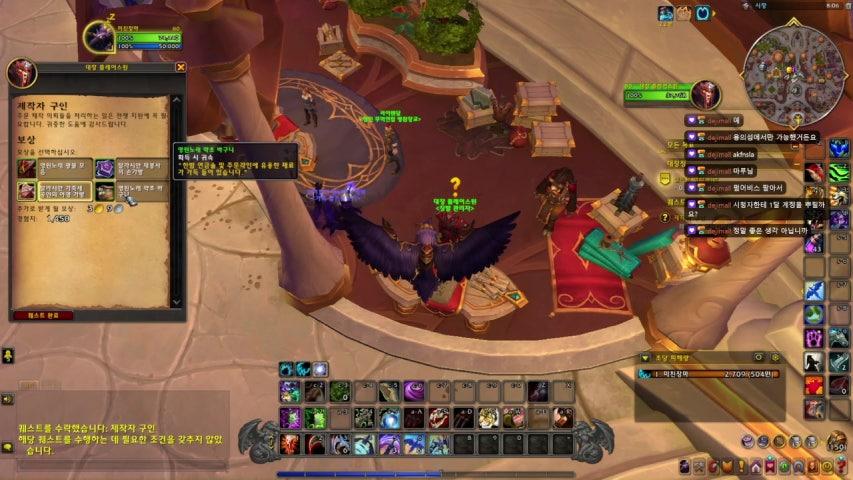Choose the purple crystal reward item
Image resolution: width=853 pixels, height=480 pixels.
pos(105,168)
